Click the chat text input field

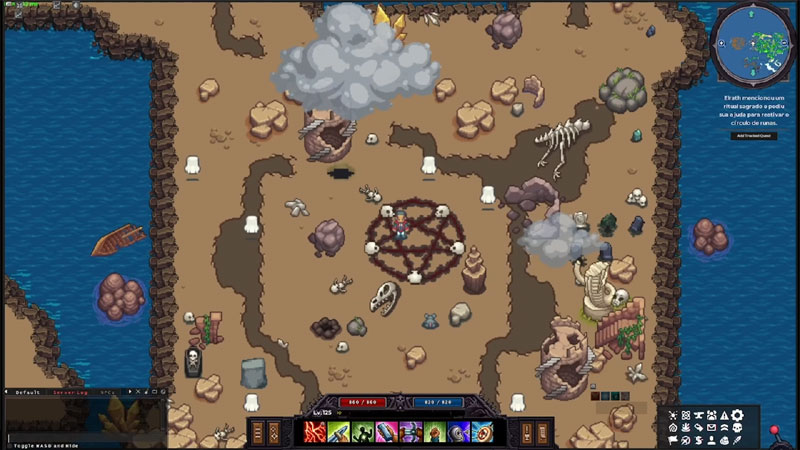pyautogui.click(x=80, y=438)
